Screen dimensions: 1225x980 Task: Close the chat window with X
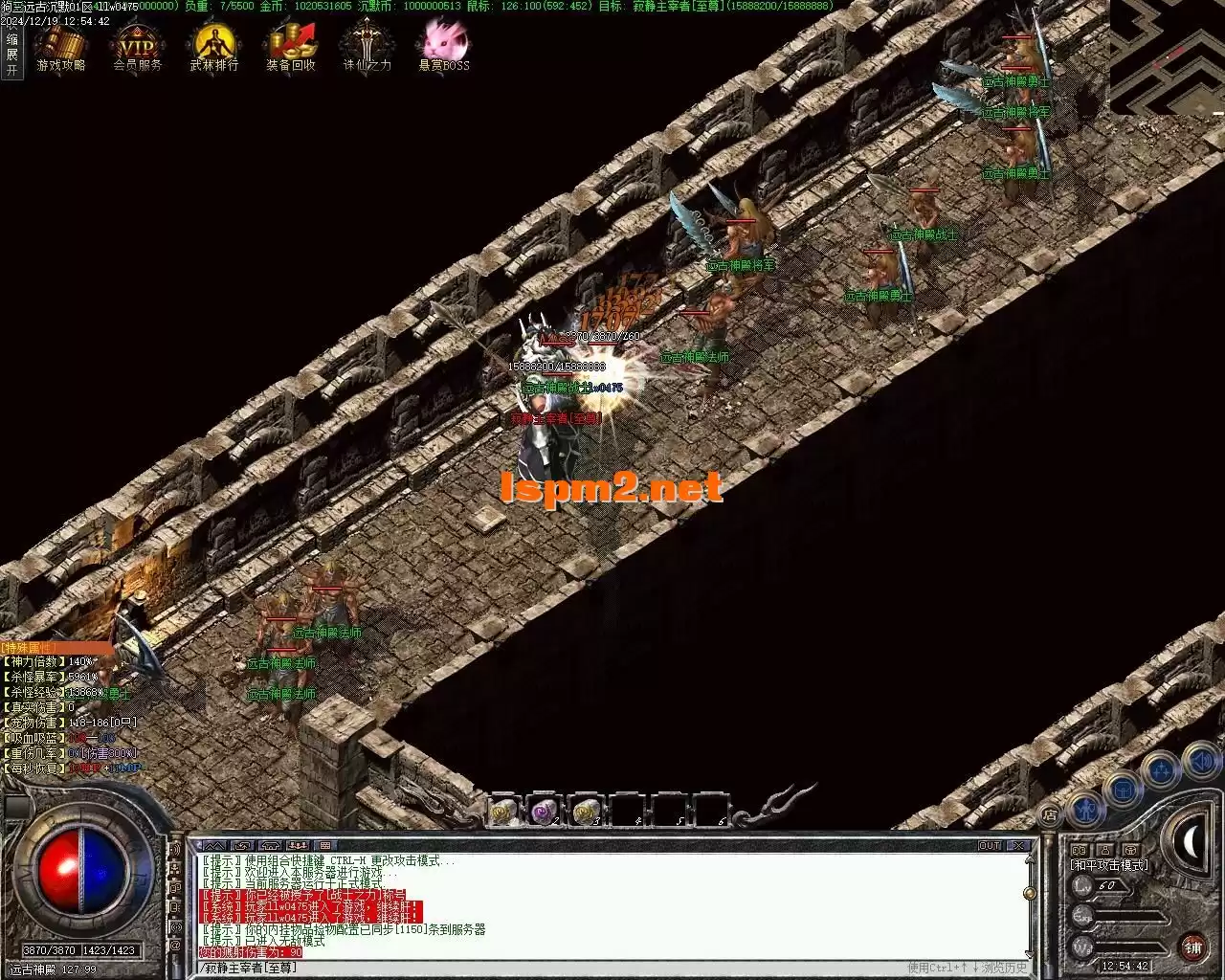tap(1020, 846)
